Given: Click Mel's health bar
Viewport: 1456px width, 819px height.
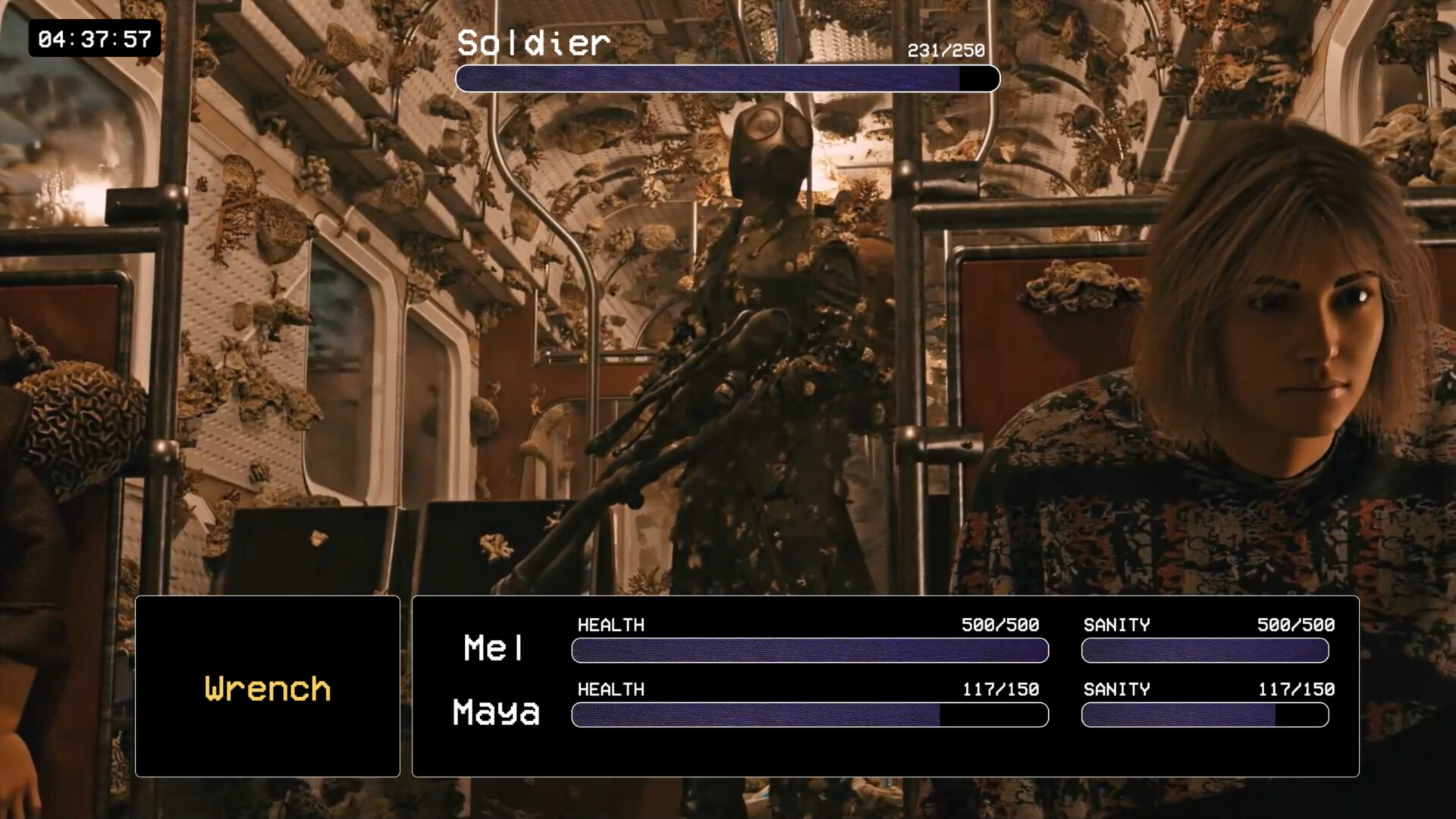Looking at the screenshot, I should click(809, 651).
